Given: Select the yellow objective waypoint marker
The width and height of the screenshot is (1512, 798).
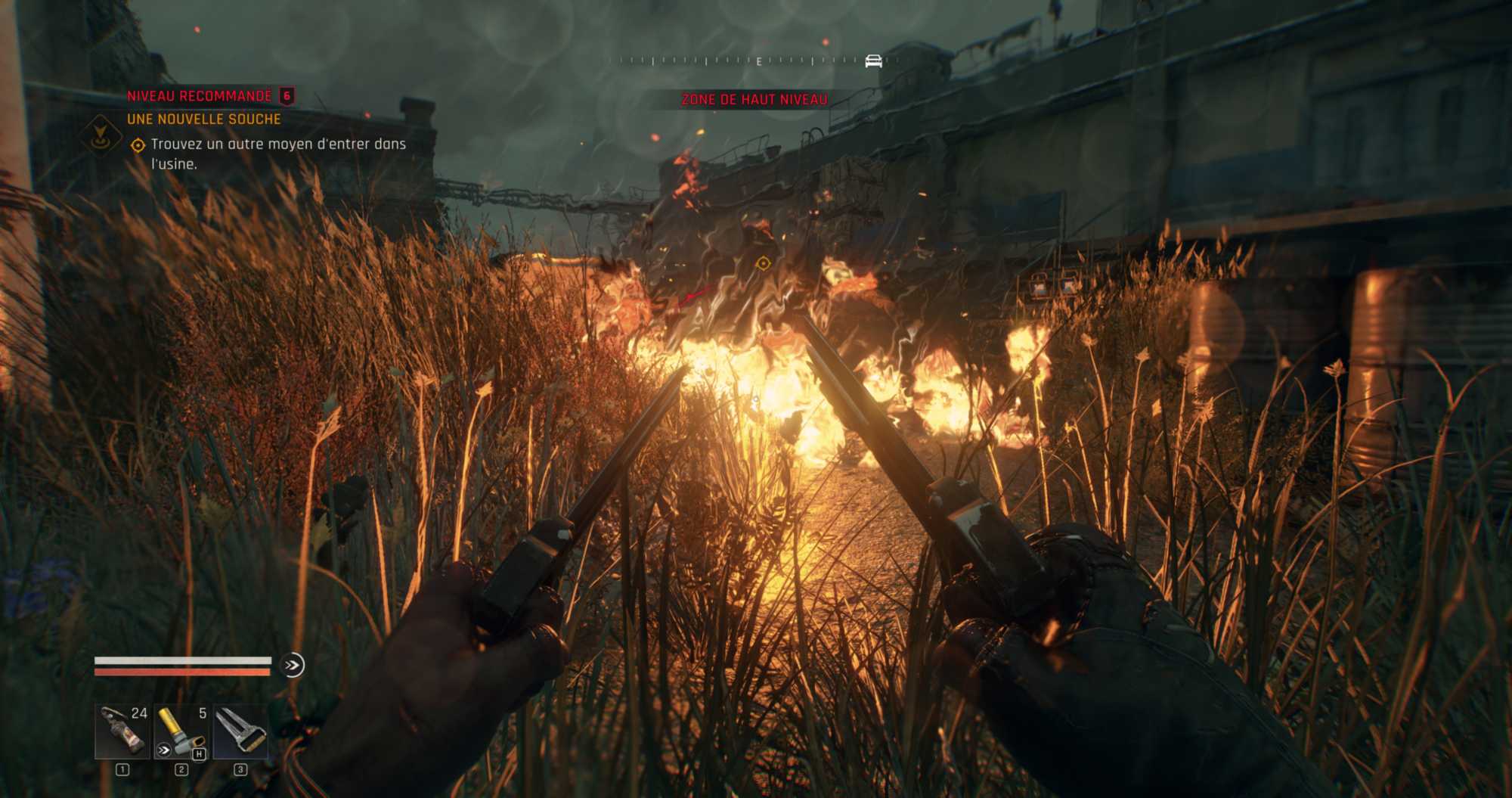Looking at the screenshot, I should (x=763, y=263).
